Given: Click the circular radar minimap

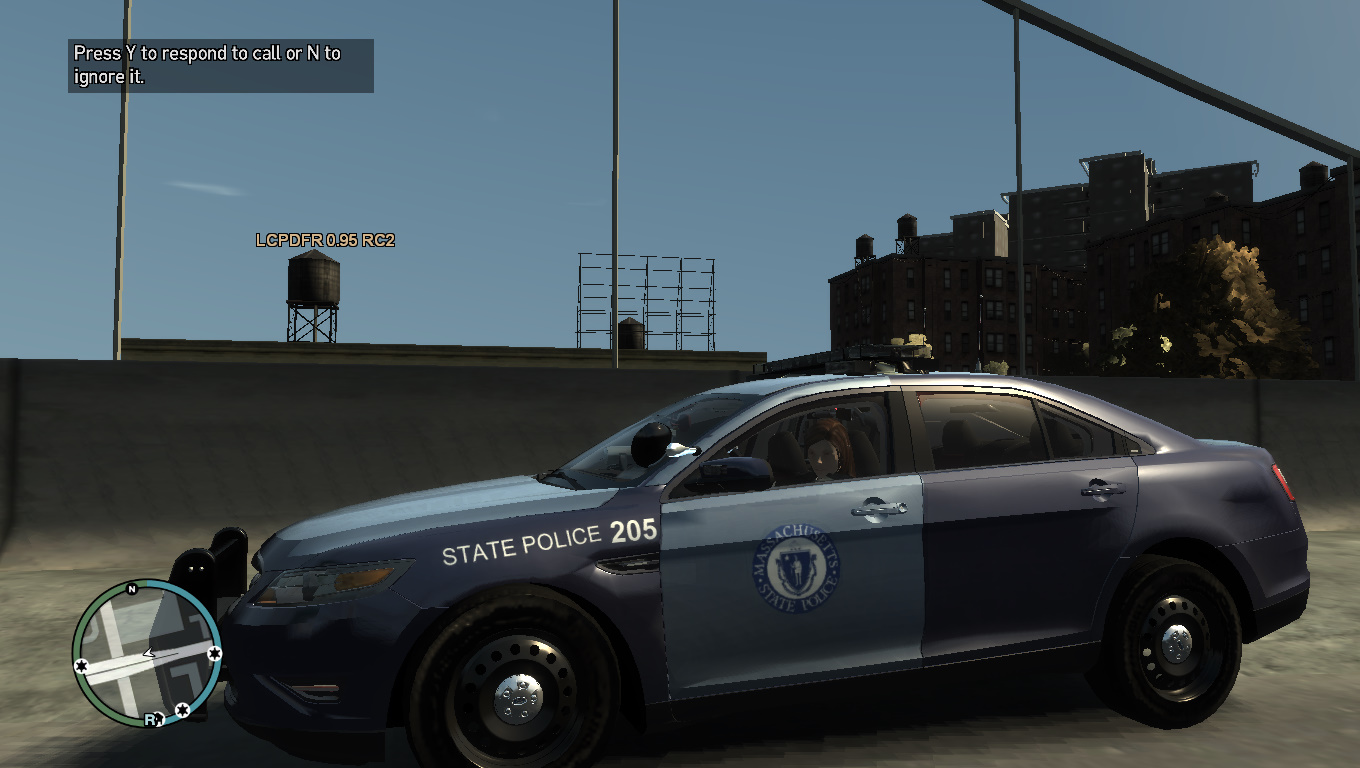Looking at the screenshot, I should coord(146,652).
